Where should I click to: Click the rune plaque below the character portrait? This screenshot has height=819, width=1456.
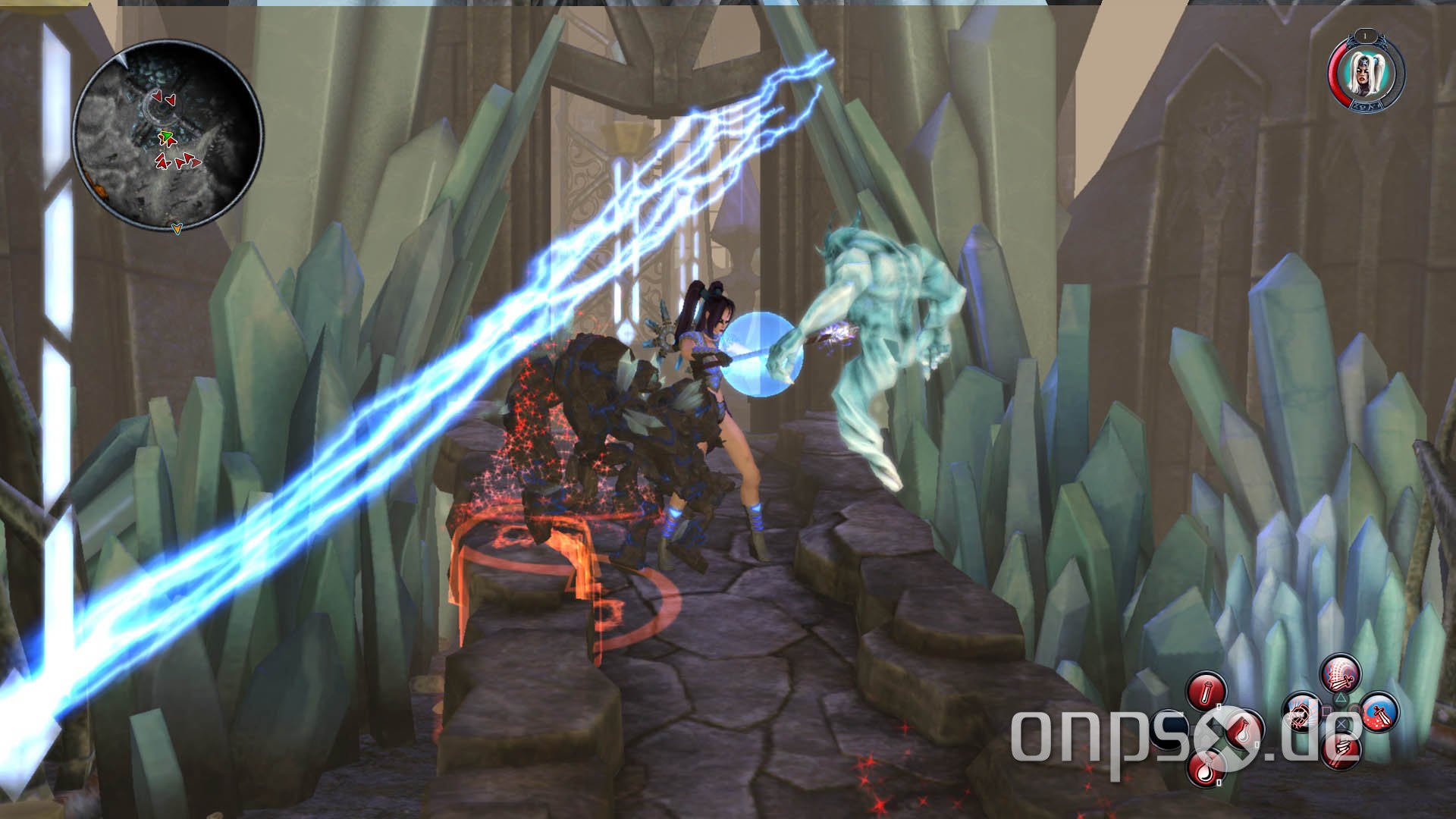(x=1366, y=105)
